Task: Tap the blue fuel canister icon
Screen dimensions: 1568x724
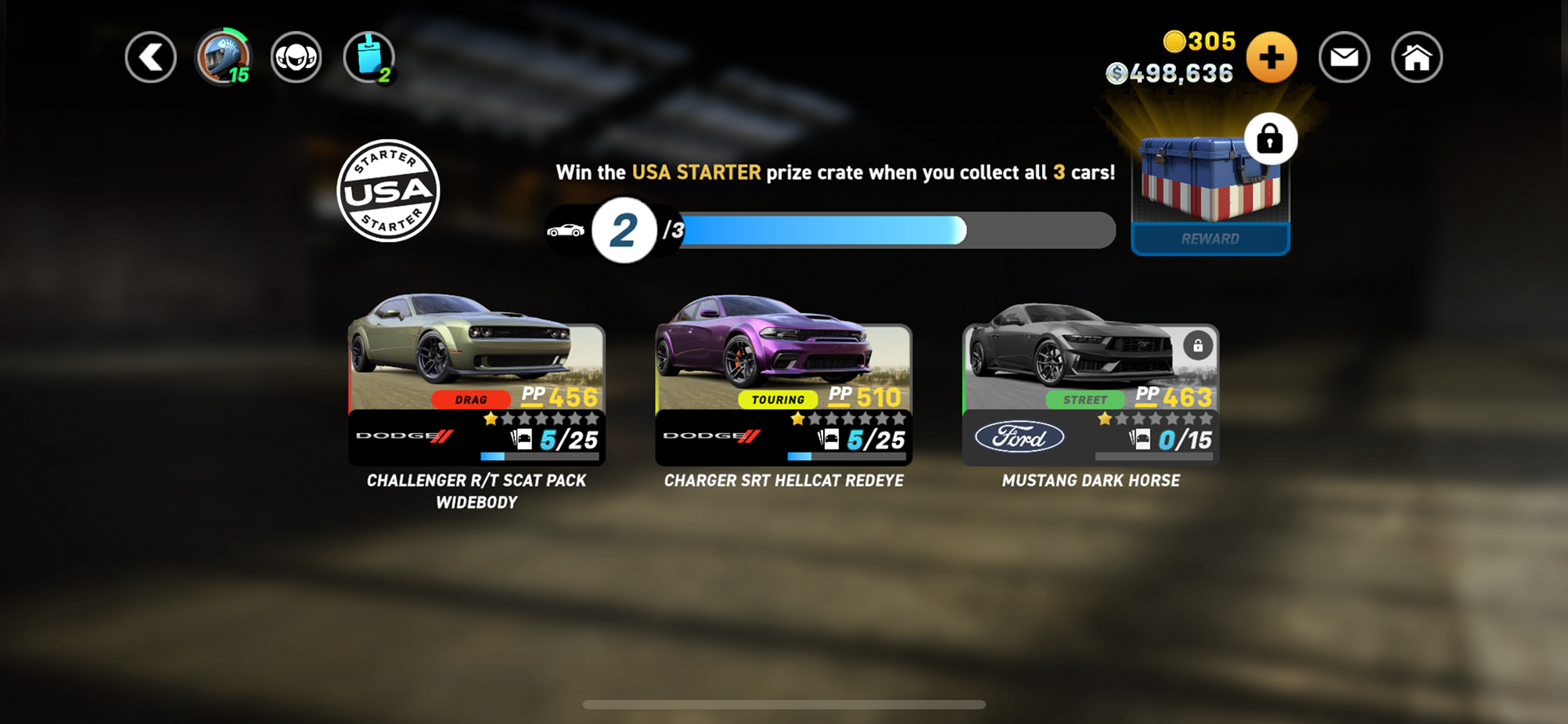Action: (369, 58)
